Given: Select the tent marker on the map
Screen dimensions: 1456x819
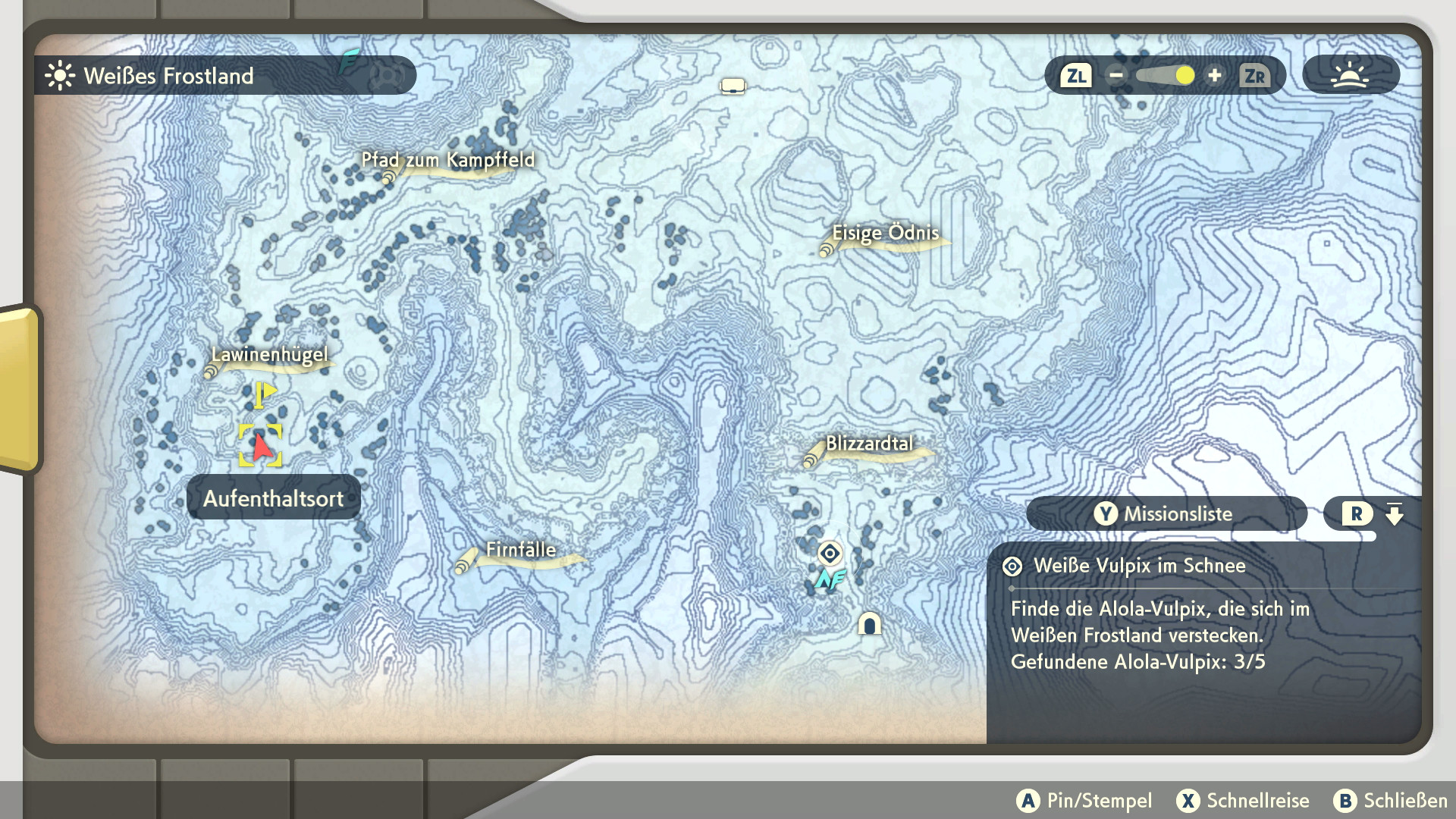Looking at the screenshot, I should pos(733,86).
